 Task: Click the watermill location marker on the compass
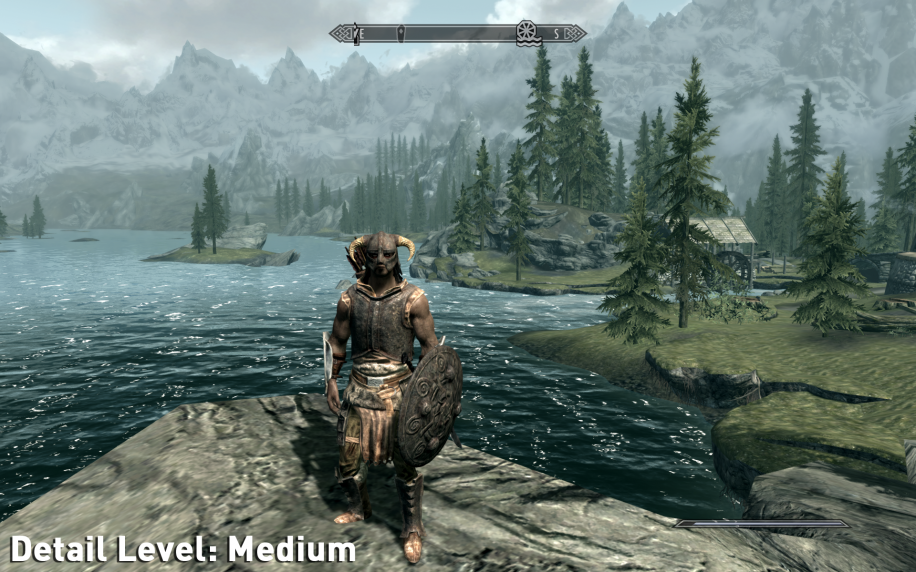tap(526, 33)
